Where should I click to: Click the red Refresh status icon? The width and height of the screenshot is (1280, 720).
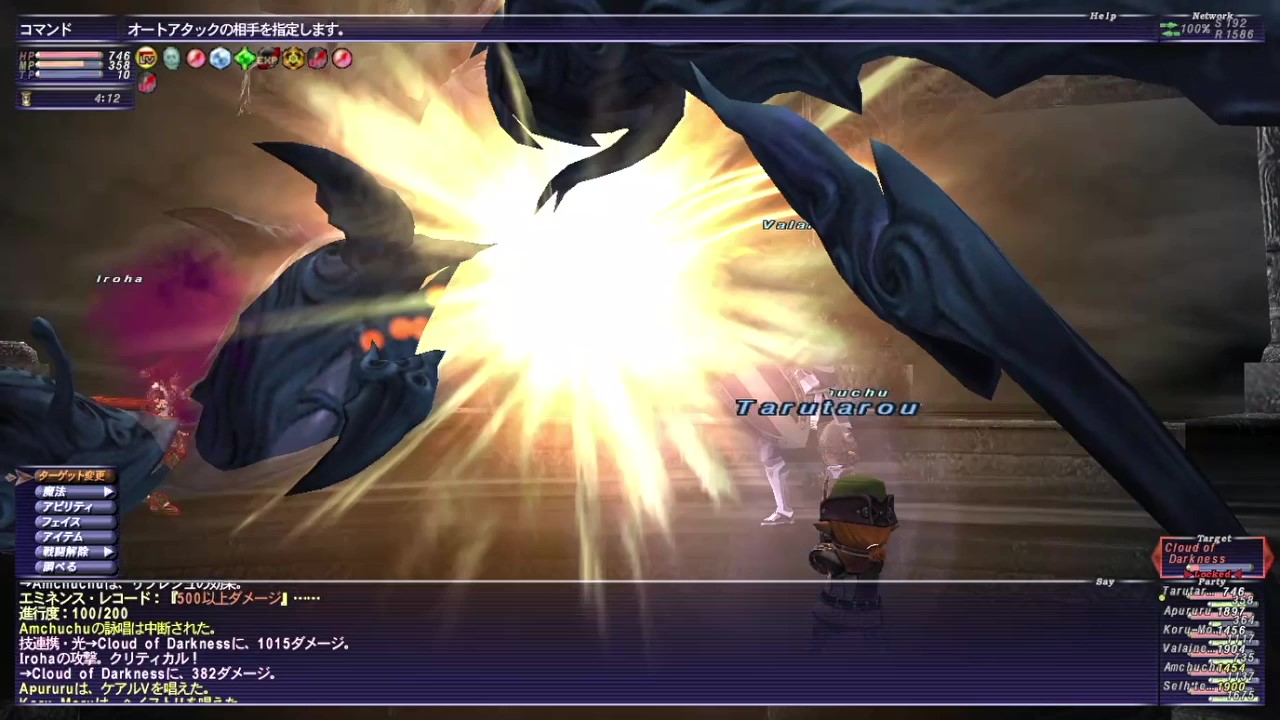[195, 58]
